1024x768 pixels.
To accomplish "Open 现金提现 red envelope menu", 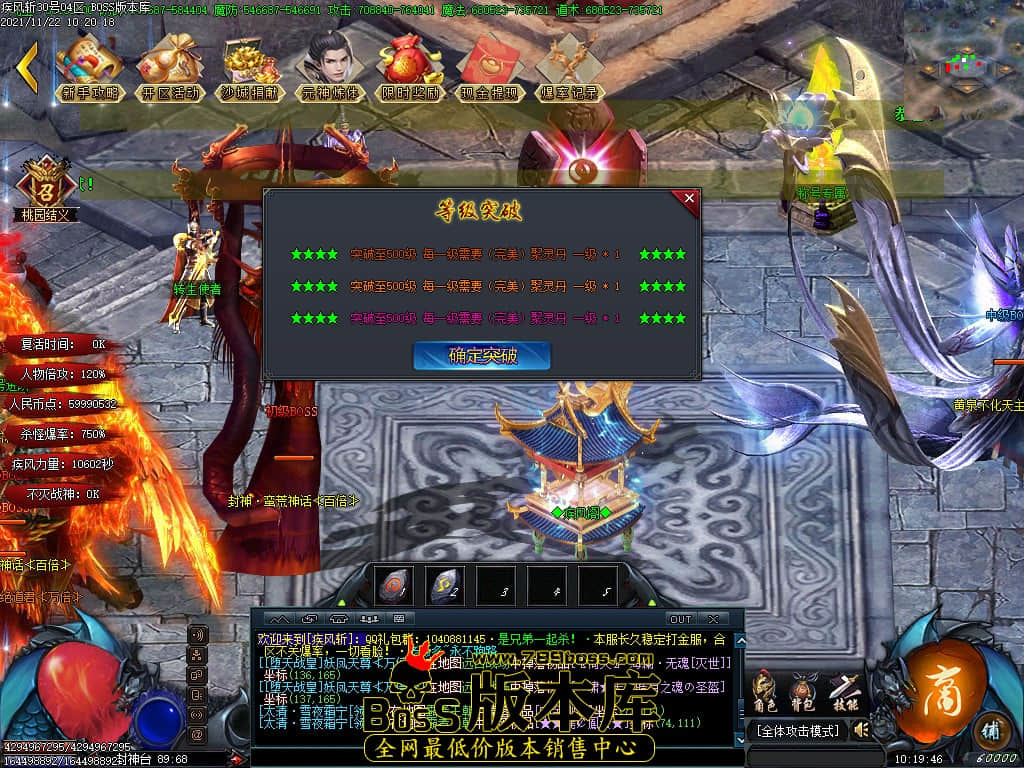I will pos(489,66).
